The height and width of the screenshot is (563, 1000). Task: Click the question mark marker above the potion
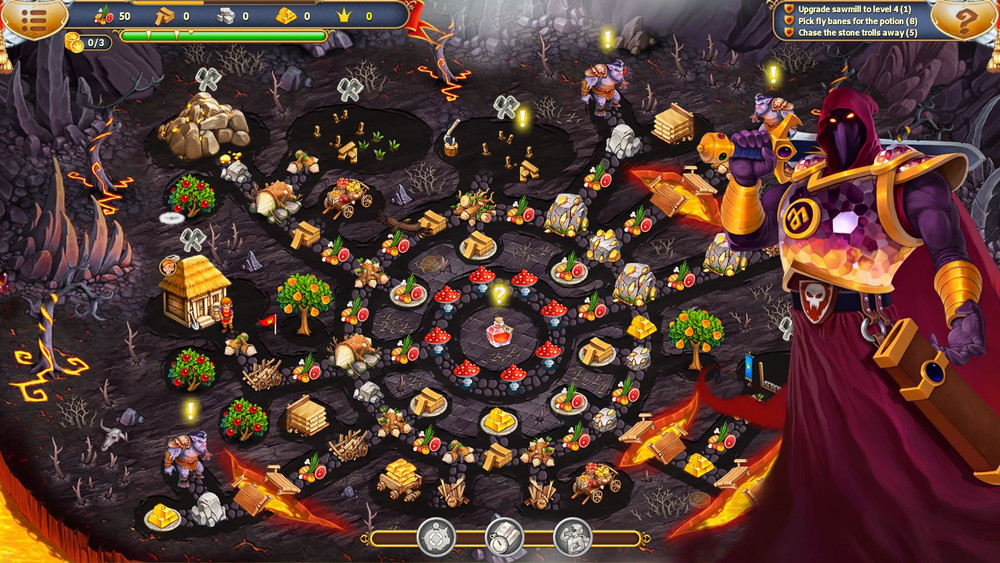click(500, 296)
